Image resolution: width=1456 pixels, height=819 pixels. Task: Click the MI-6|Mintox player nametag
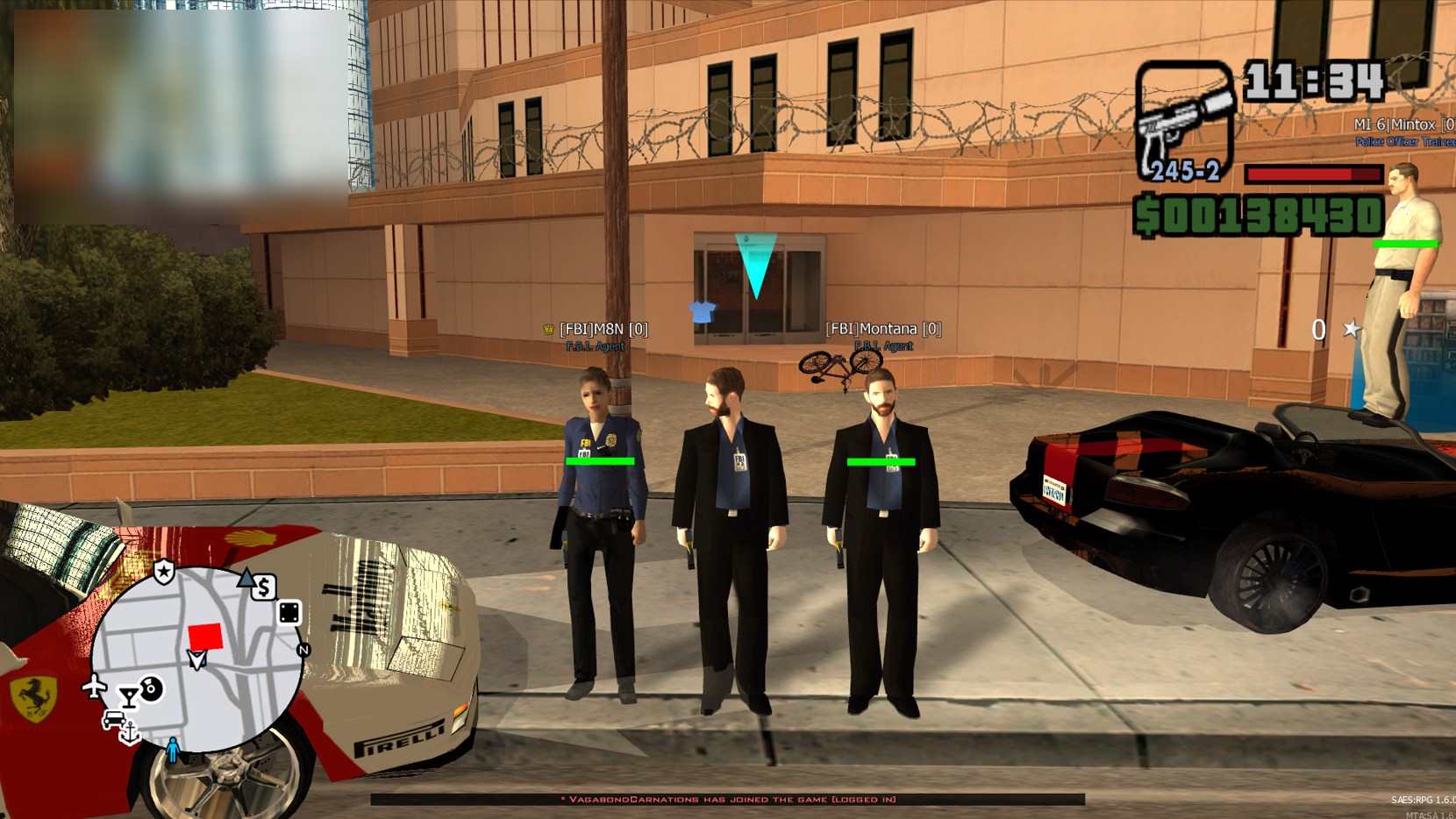coord(1402,125)
